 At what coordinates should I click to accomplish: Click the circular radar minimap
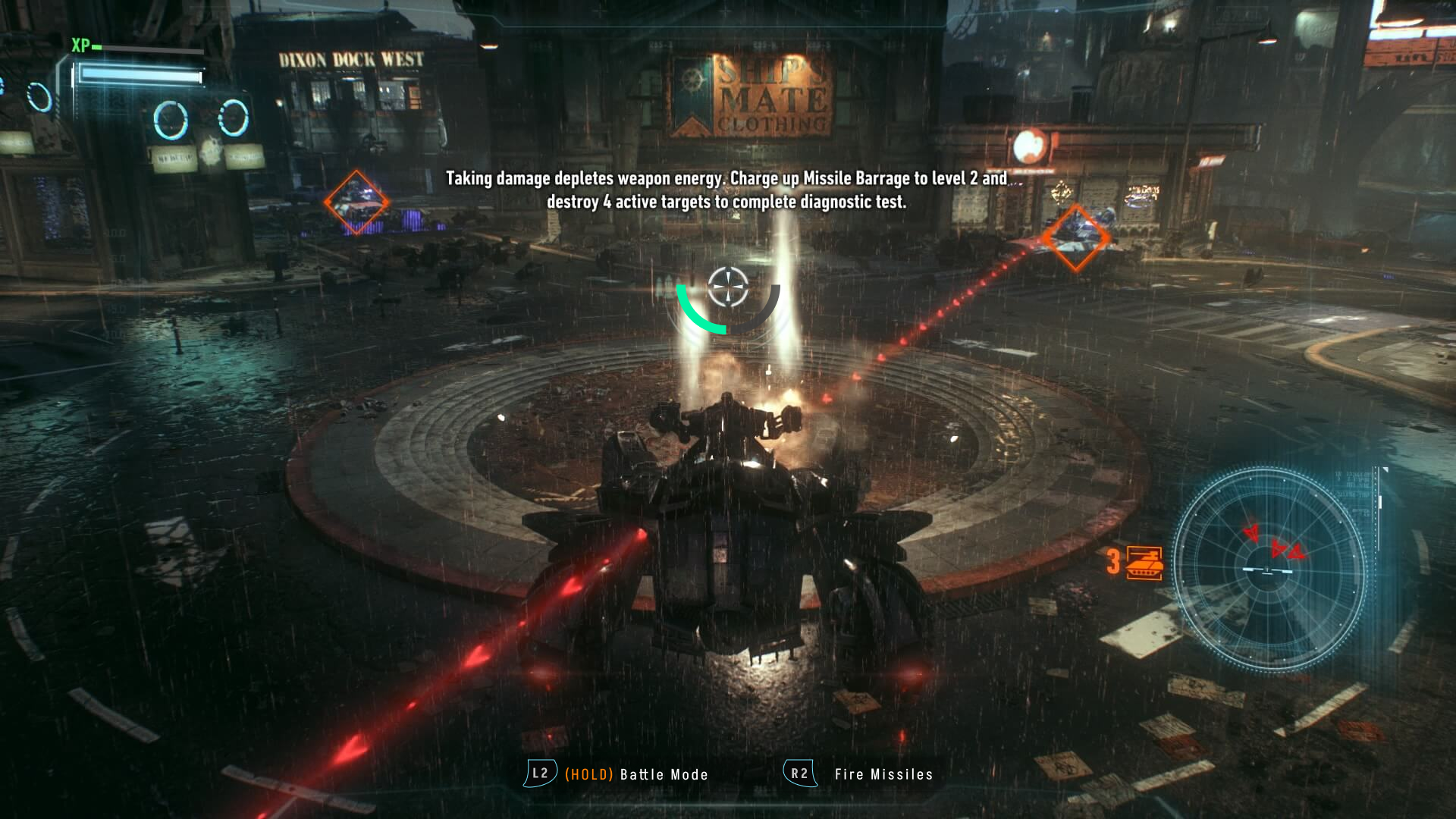pyautogui.click(x=1269, y=569)
